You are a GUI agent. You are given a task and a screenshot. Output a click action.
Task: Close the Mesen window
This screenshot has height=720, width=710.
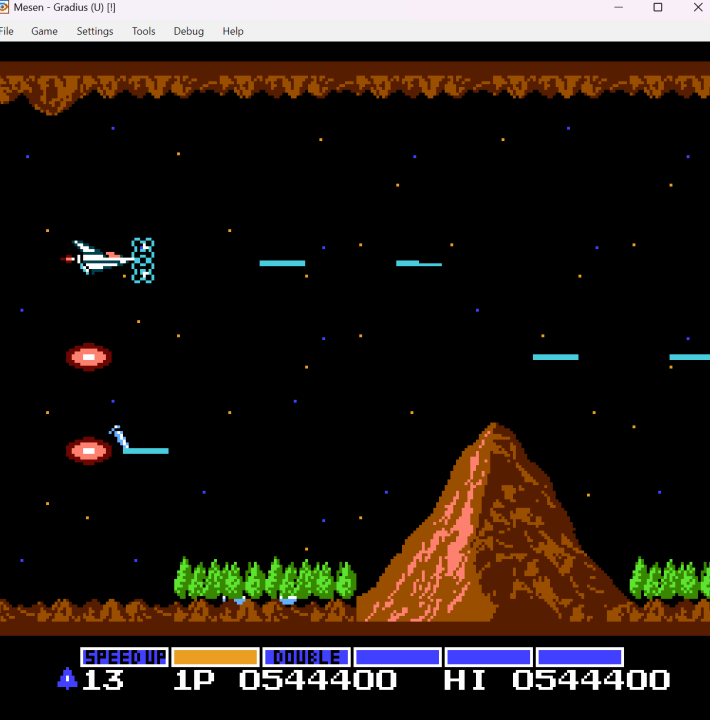tap(697, 7)
